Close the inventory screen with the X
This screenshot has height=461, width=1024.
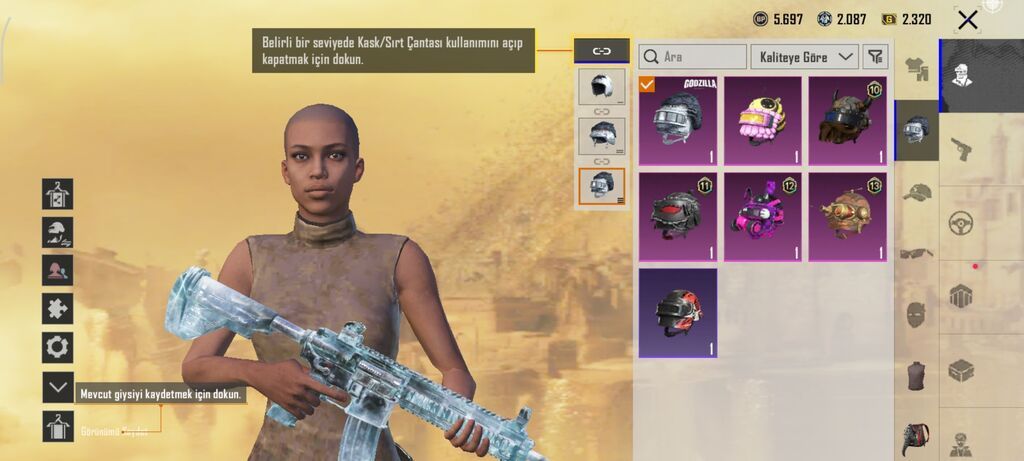(x=967, y=20)
